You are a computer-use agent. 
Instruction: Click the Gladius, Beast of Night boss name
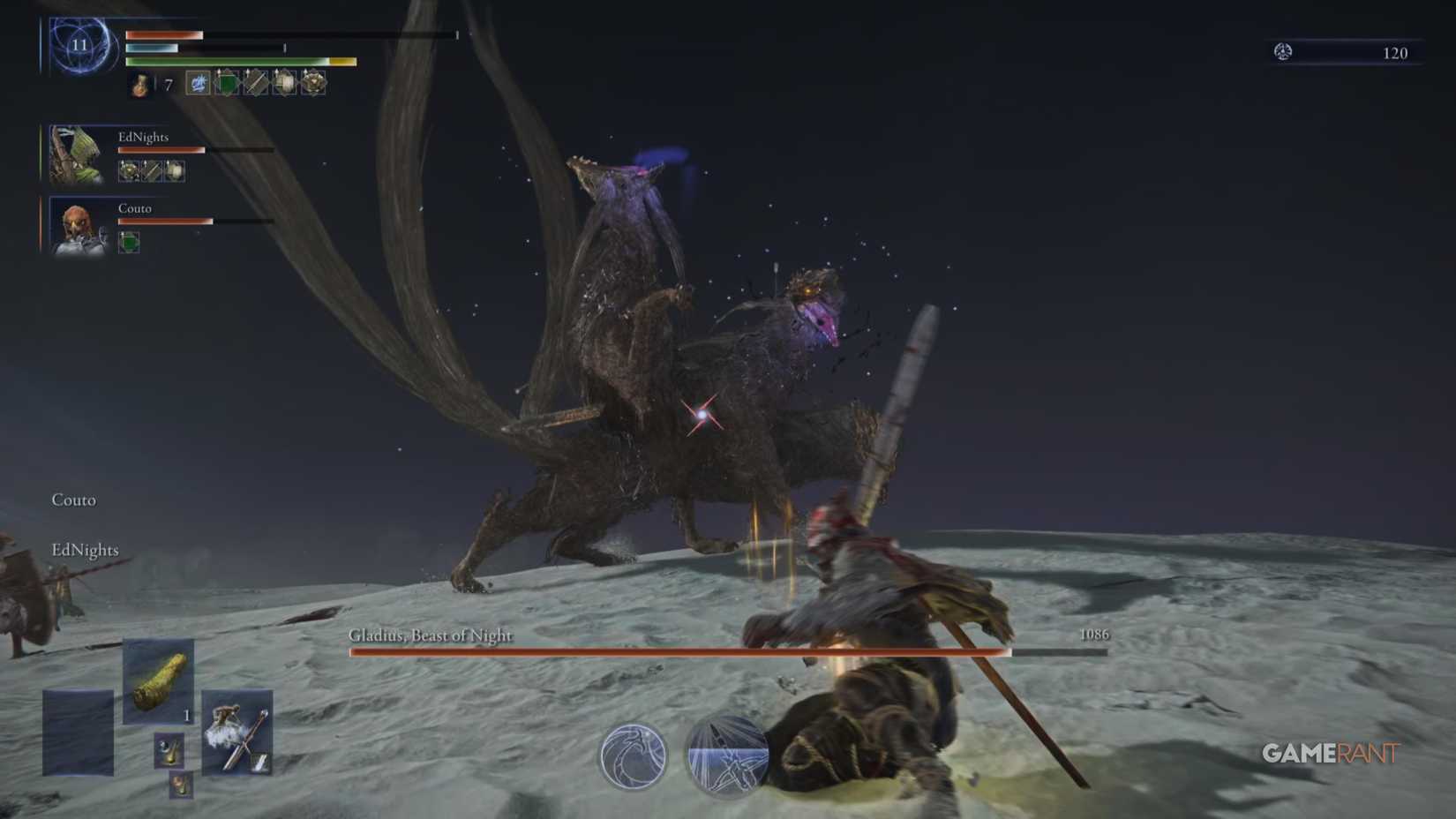(x=432, y=635)
